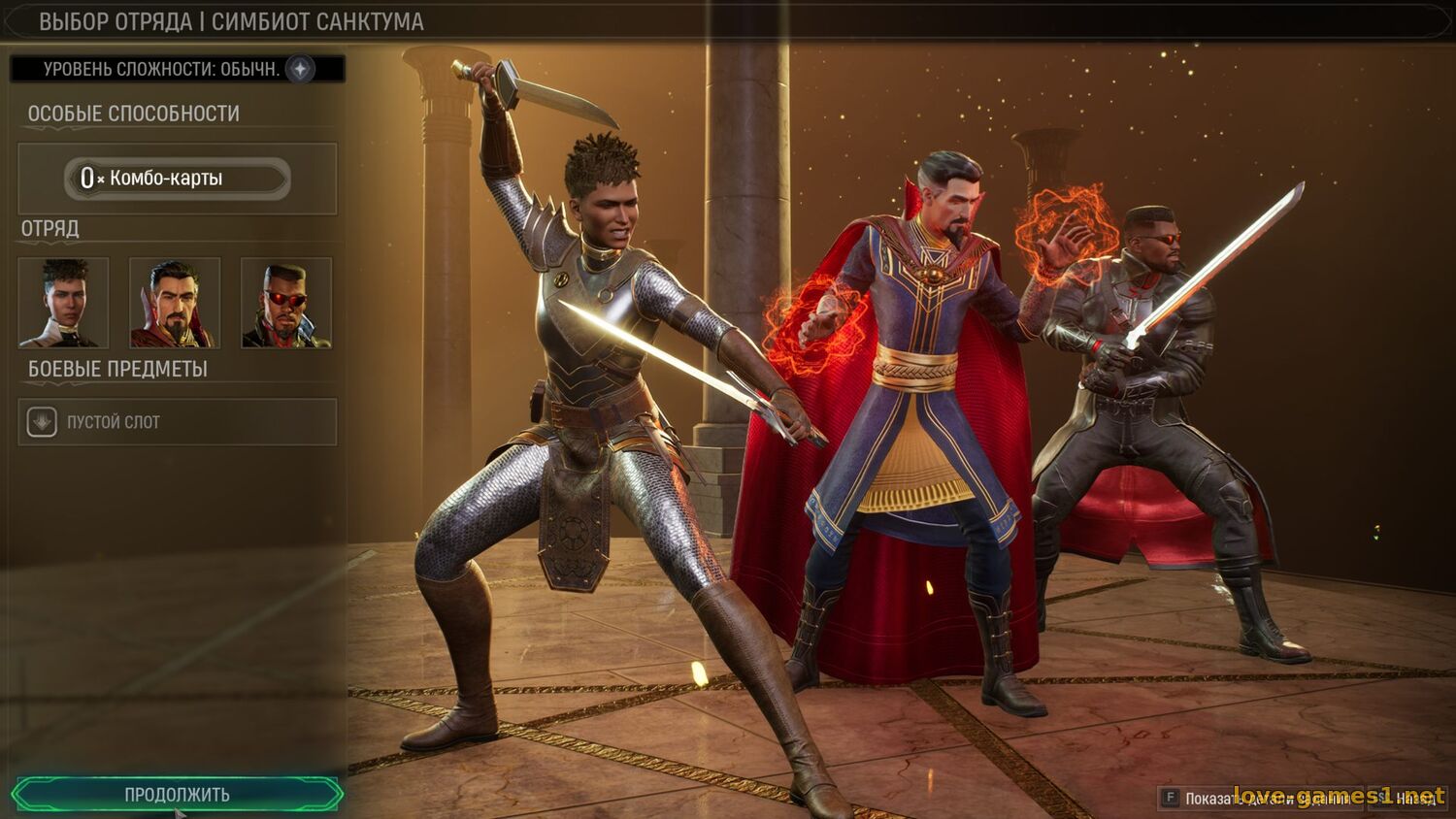This screenshot has width=1456, height=819.
Task: Select the Hunter squad portrait
Action: click(x=64, y=302)
